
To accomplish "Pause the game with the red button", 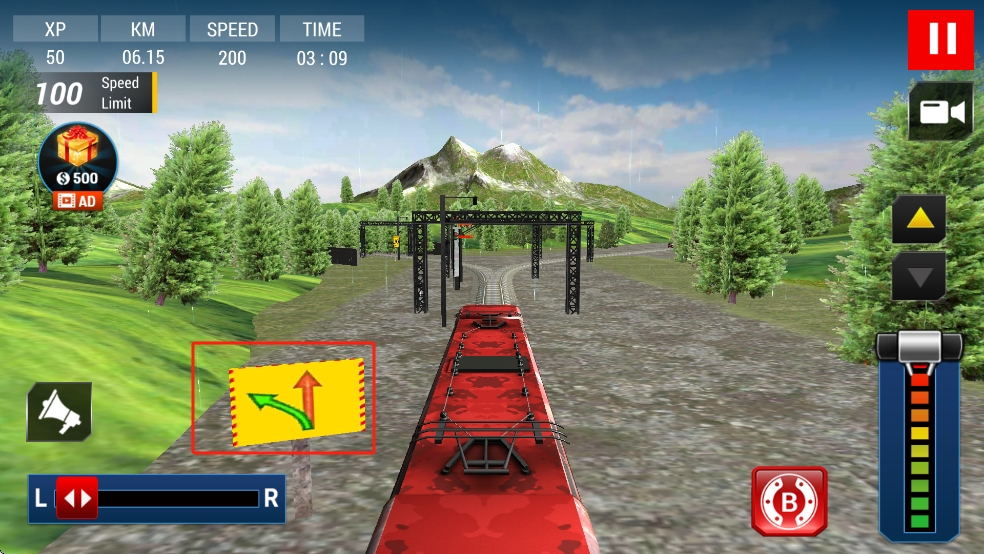I will 940,39.
